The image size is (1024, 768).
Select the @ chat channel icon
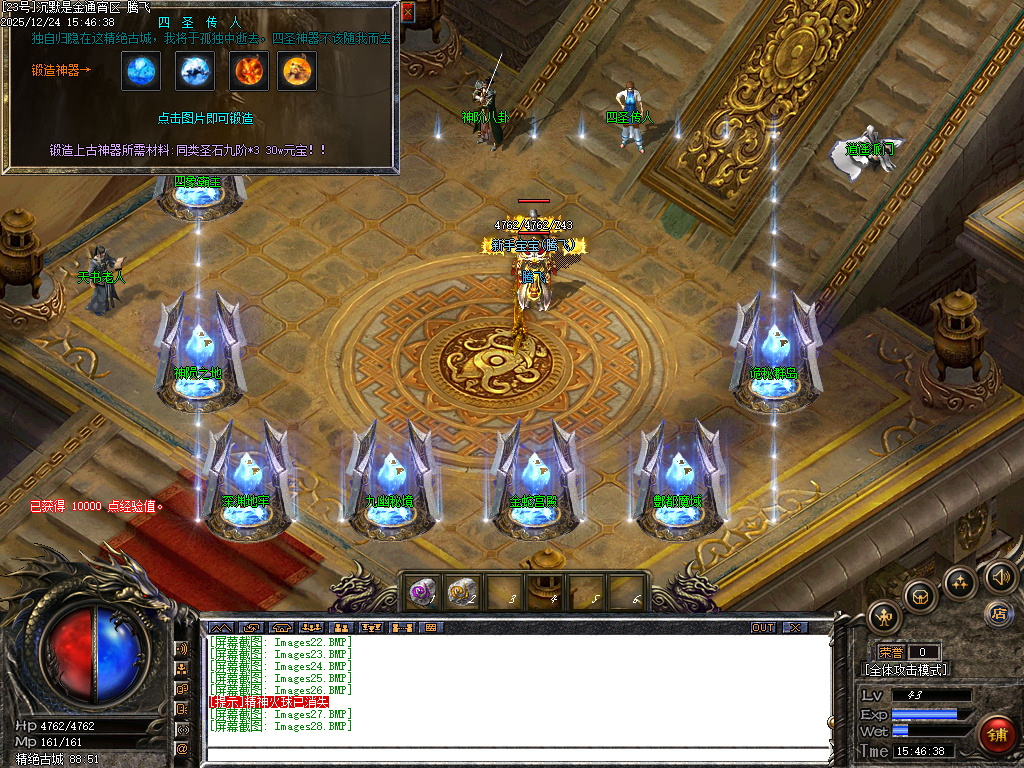(182, 747)
